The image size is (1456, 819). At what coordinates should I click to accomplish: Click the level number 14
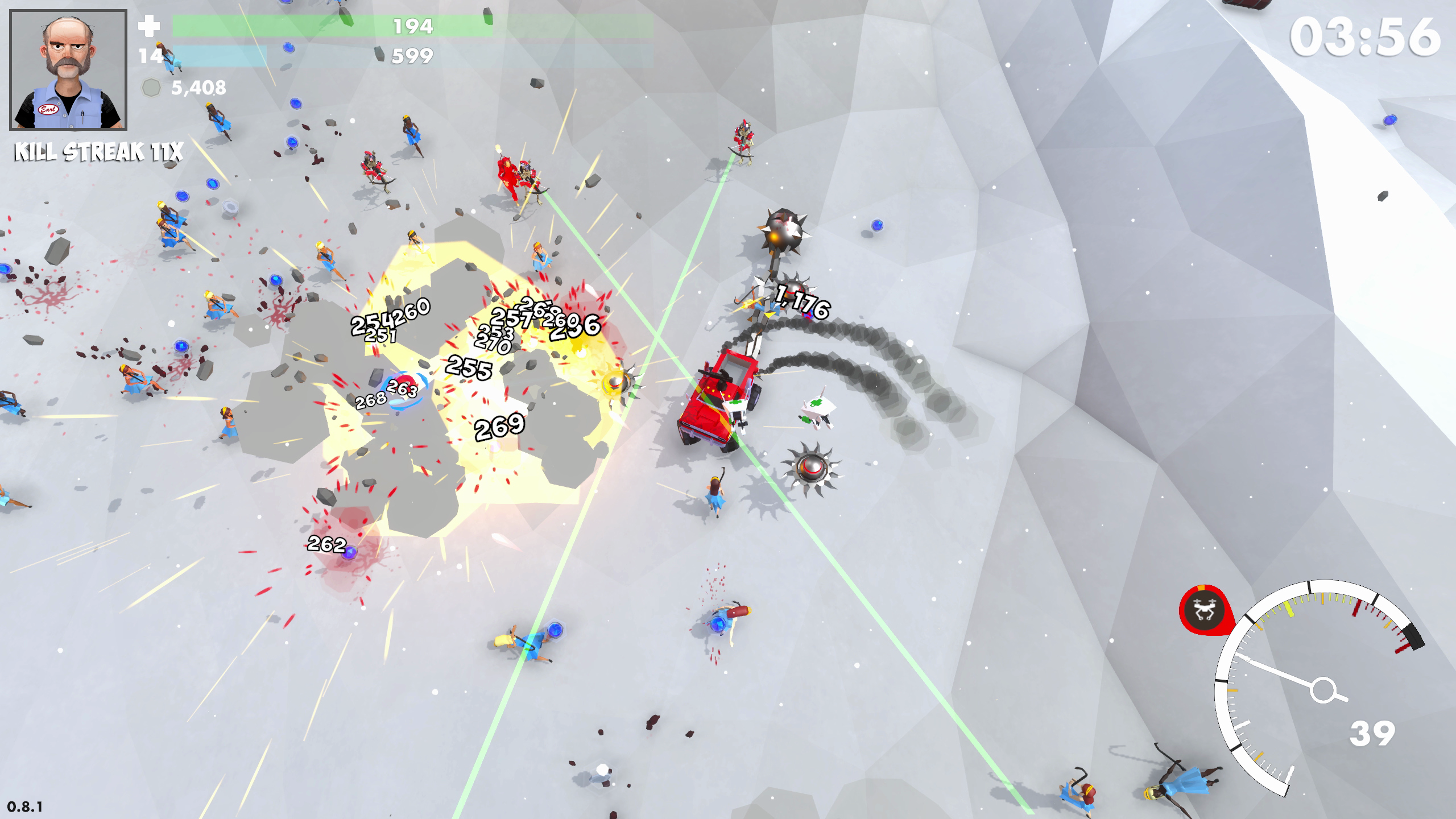(149, 56)
